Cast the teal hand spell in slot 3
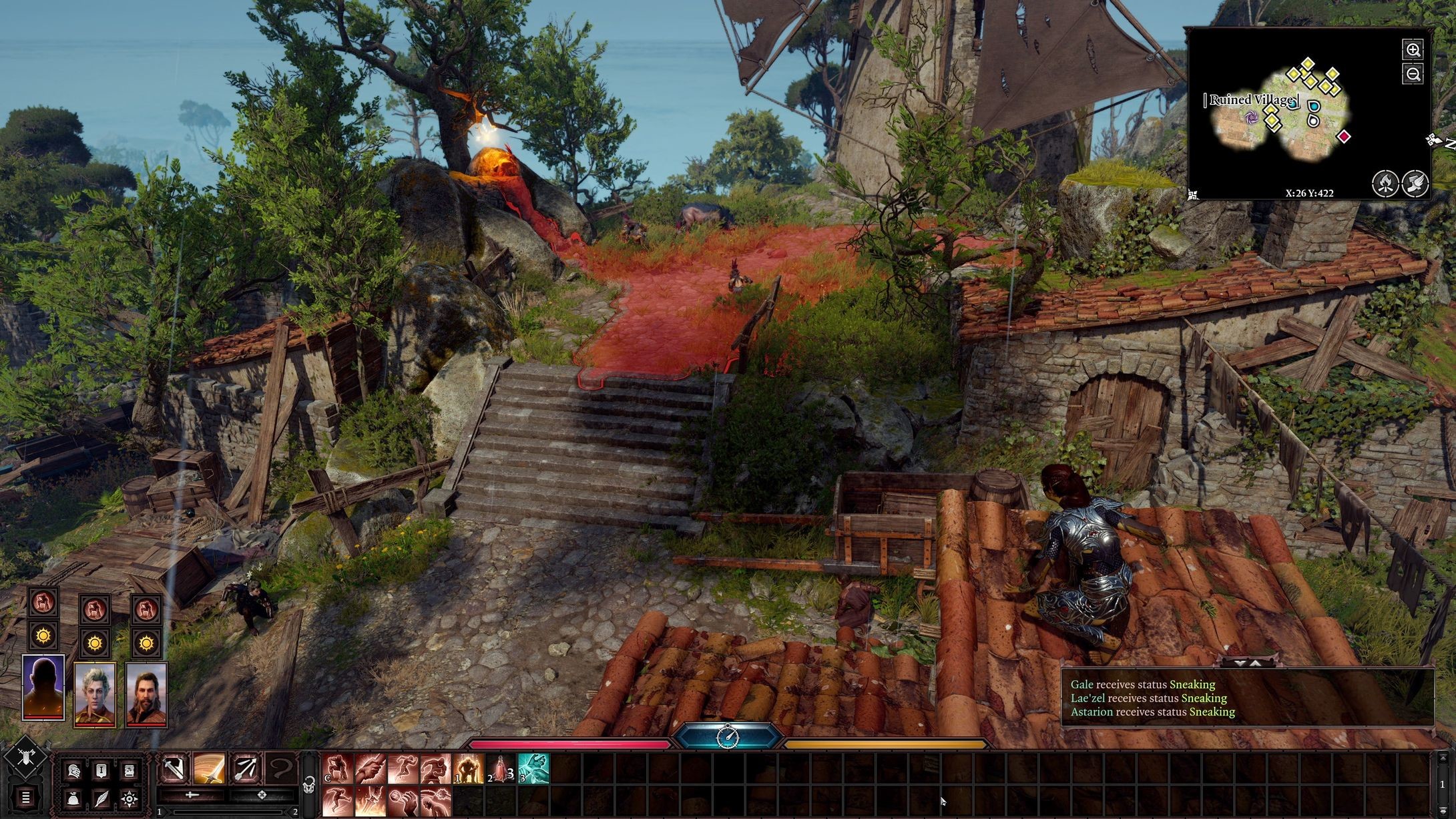Screen dimensions: 1456x819 click(x=533, y=769)
